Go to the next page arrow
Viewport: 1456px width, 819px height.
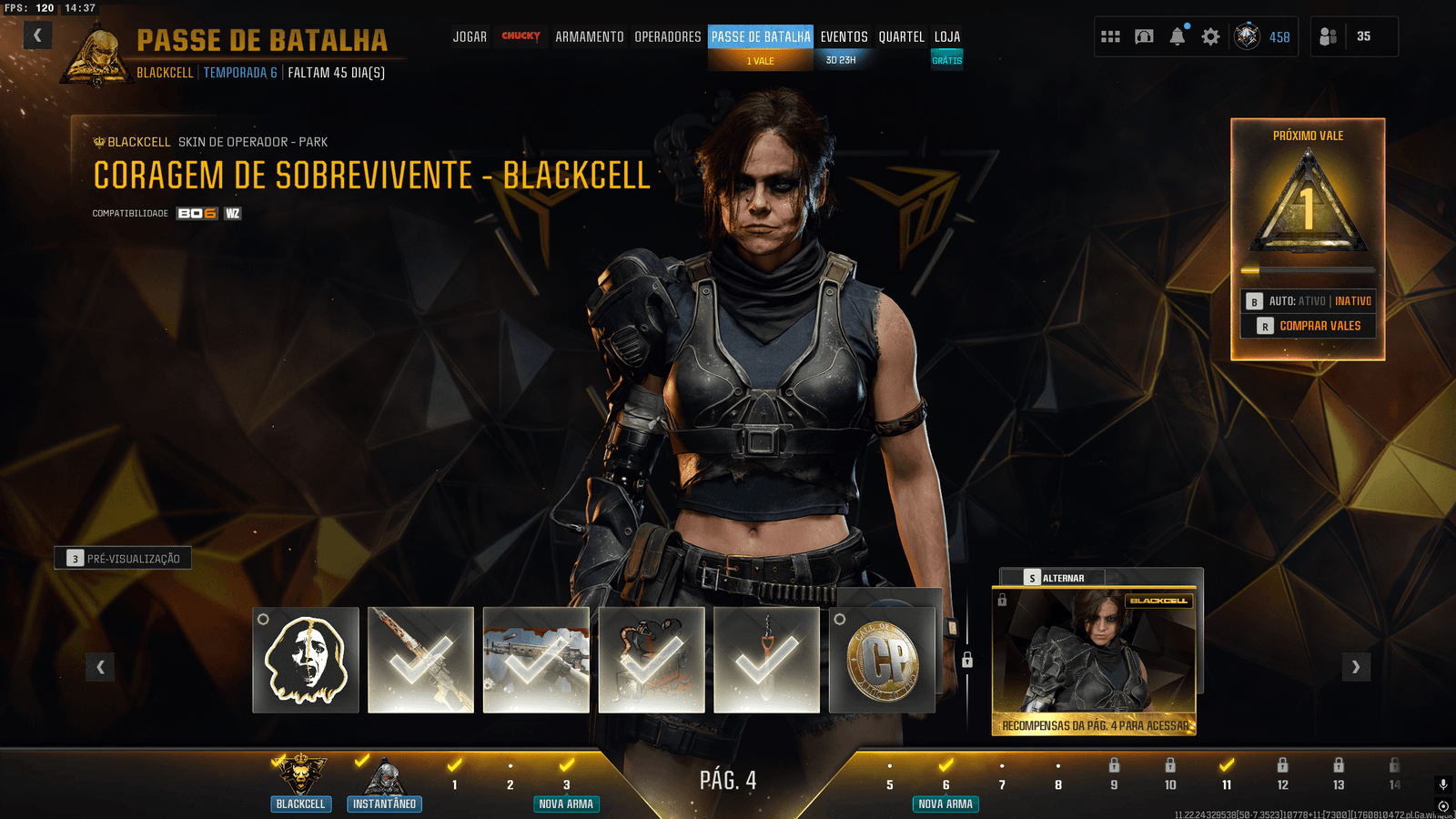pyautogui.click(x=1356, y=667)
